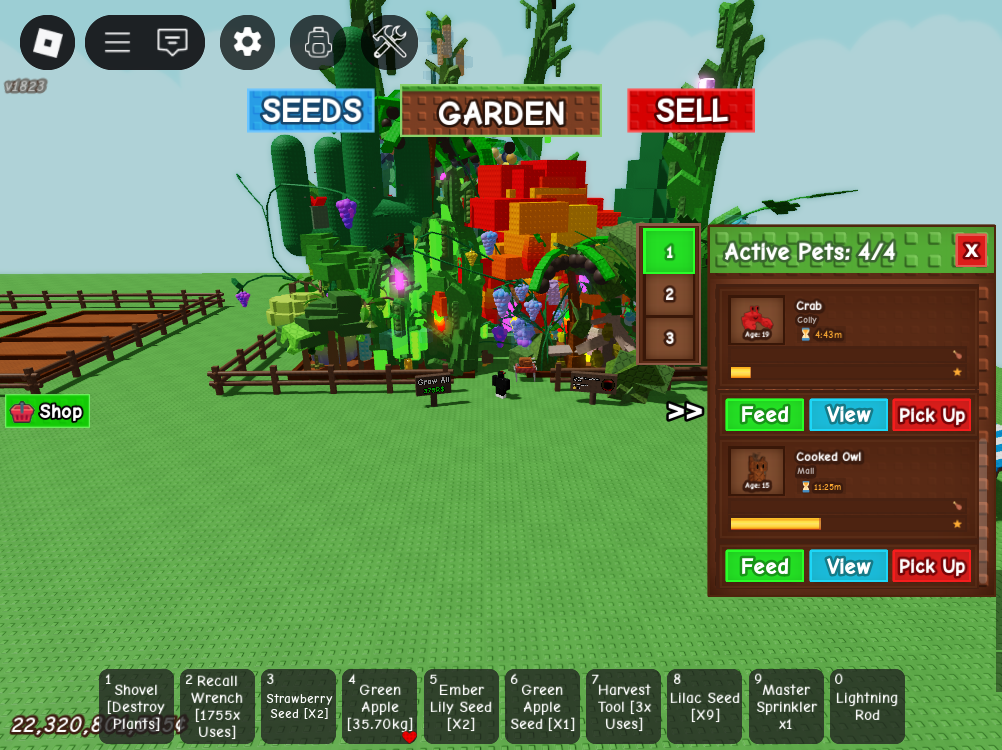Teleport using the blue SEEDS button
Image resolution: width=1002 pixels, height=750 pixels.
[311, 110]
